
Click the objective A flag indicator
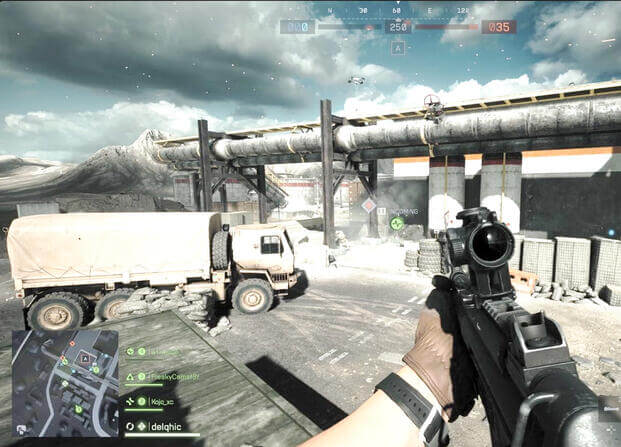tap(398, 47)
